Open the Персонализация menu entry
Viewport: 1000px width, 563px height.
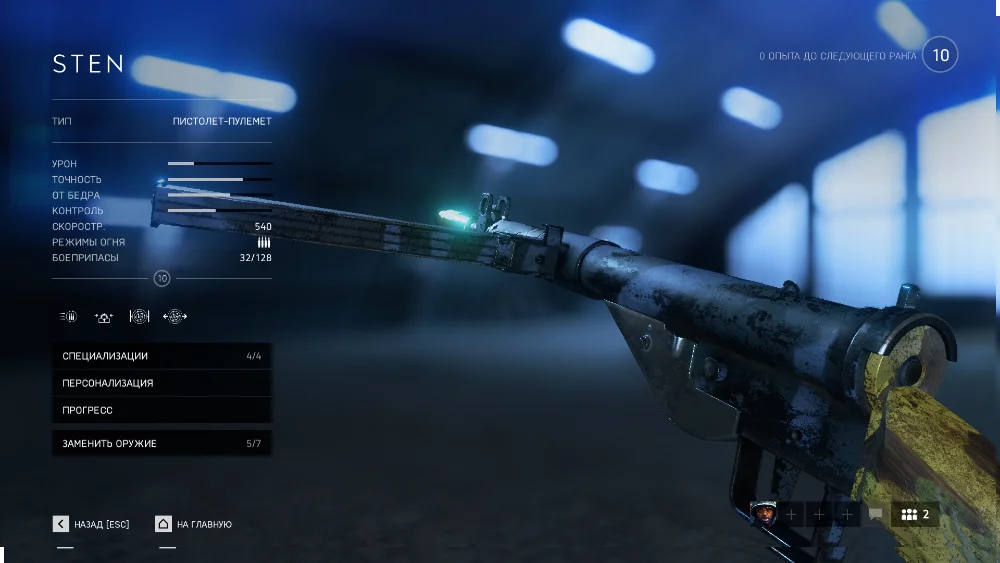[x=161, y=383]
